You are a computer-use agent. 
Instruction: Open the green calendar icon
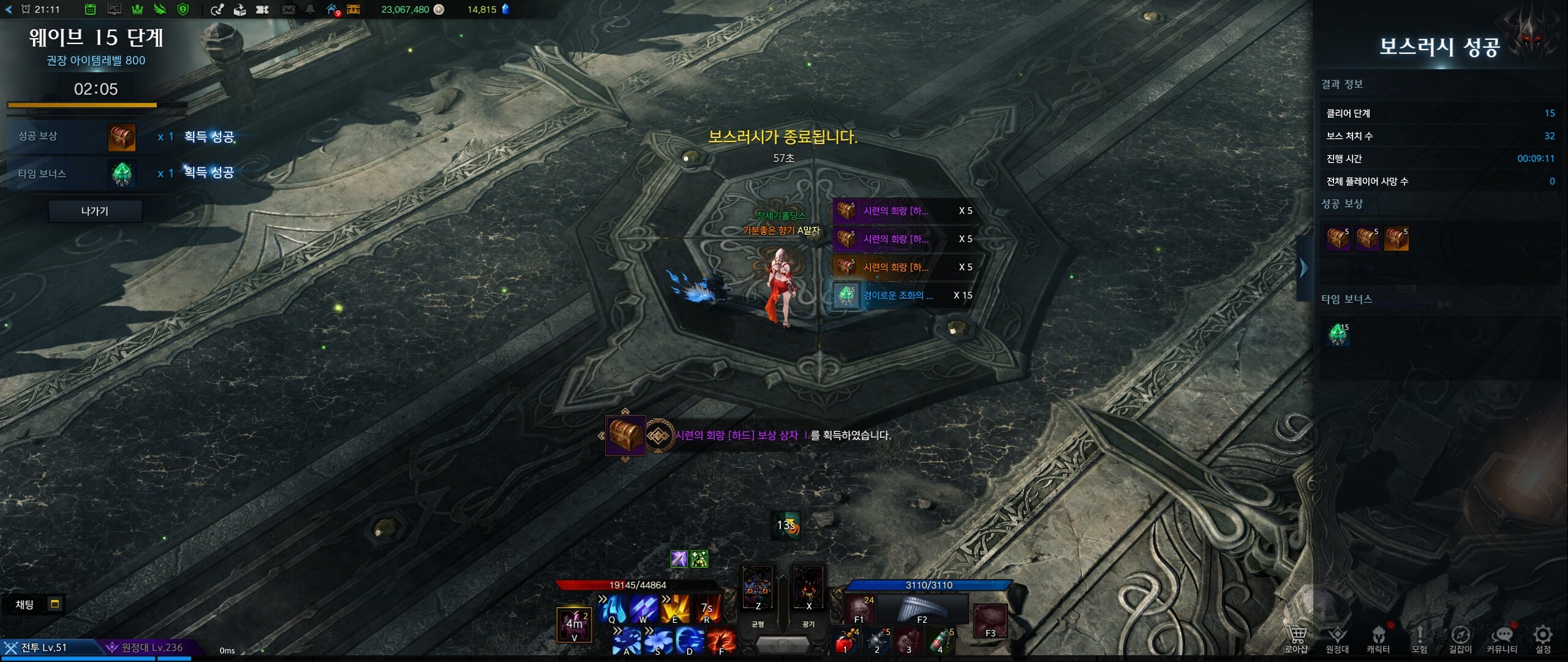pos(90,9)
